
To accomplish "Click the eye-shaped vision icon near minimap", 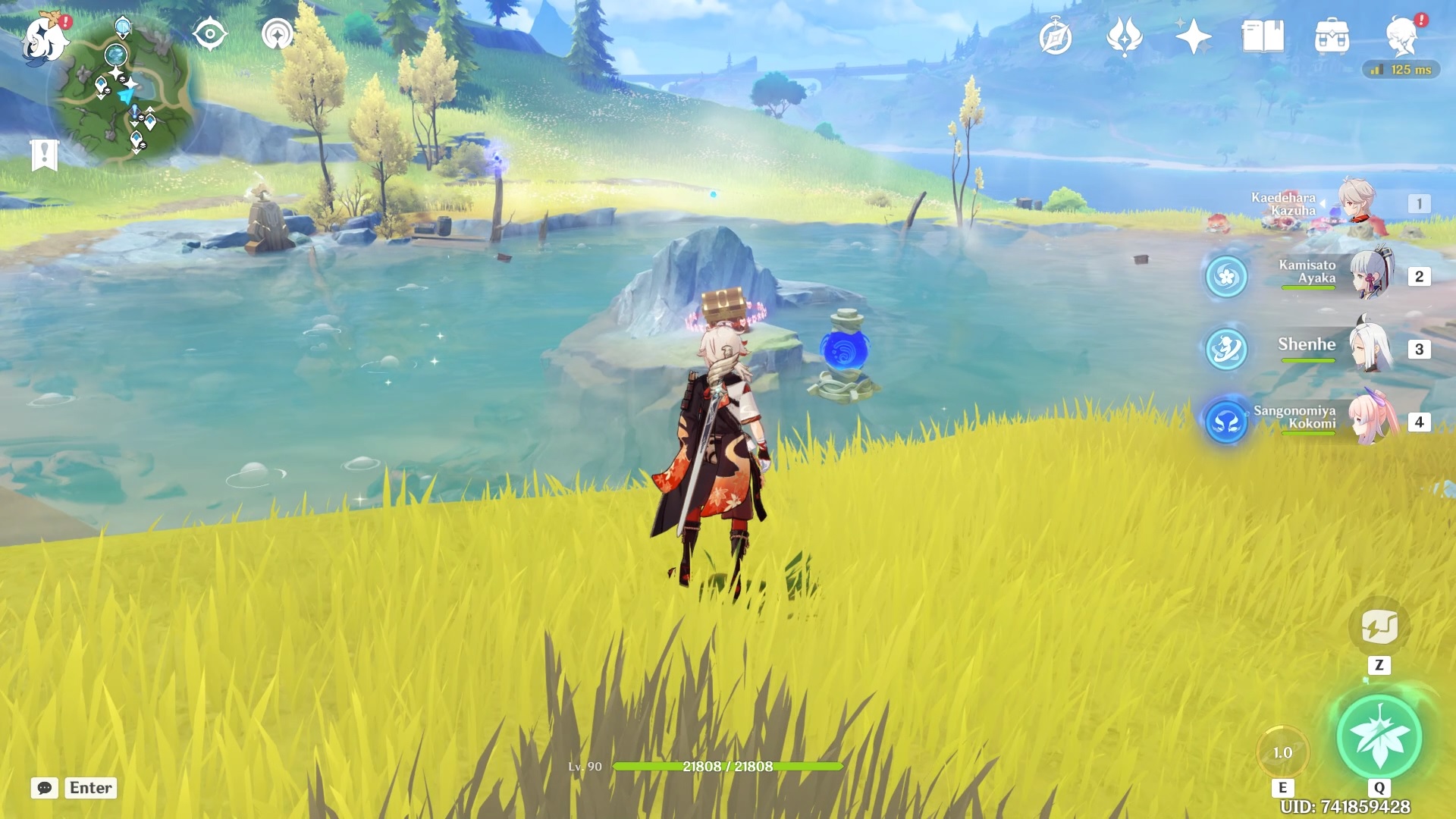I will point(210,33).
